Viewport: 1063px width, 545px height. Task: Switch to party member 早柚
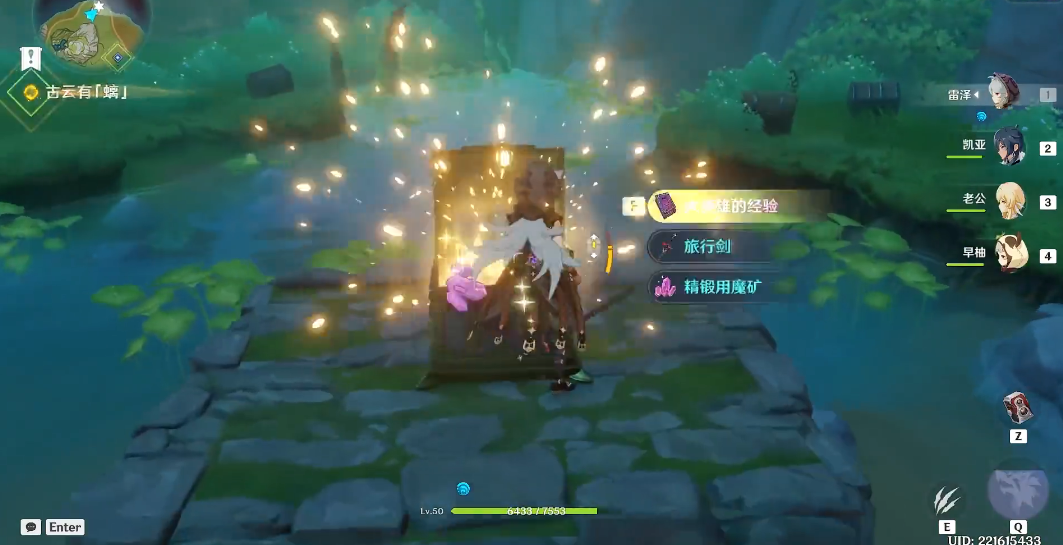[x=1010, y=253]
